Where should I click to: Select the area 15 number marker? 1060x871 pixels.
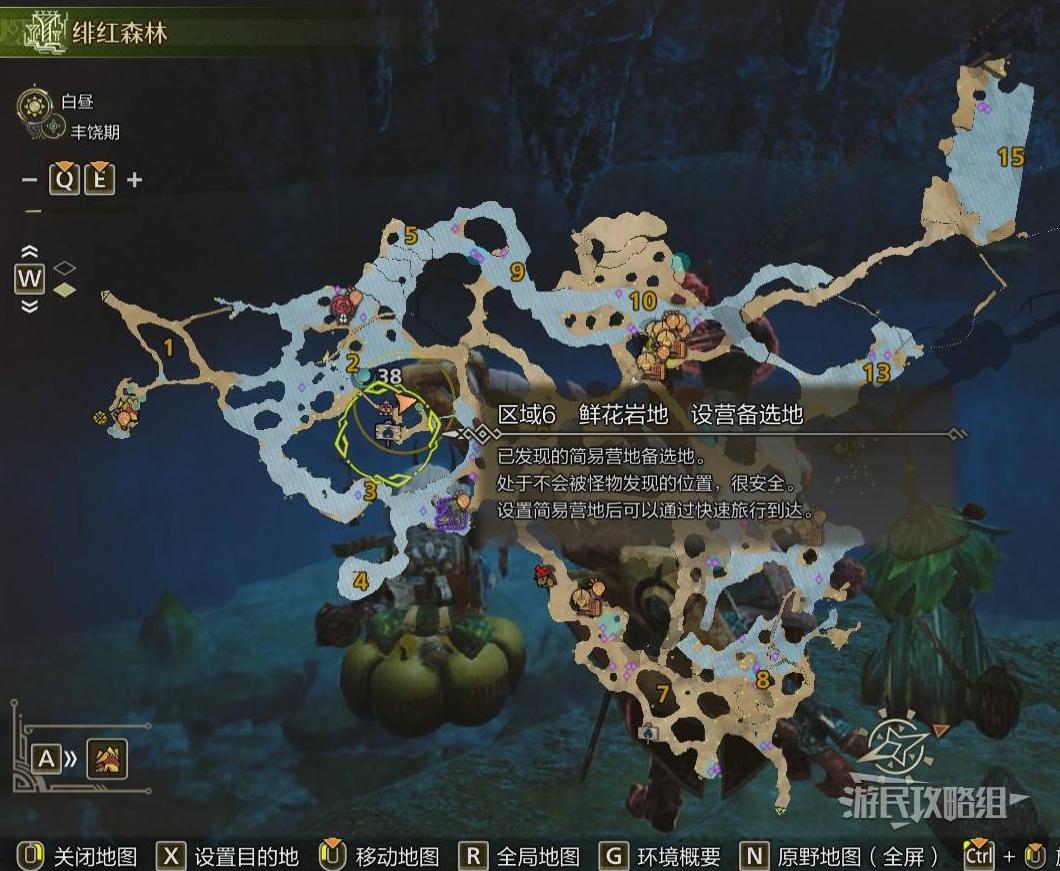pos(1011,157)
